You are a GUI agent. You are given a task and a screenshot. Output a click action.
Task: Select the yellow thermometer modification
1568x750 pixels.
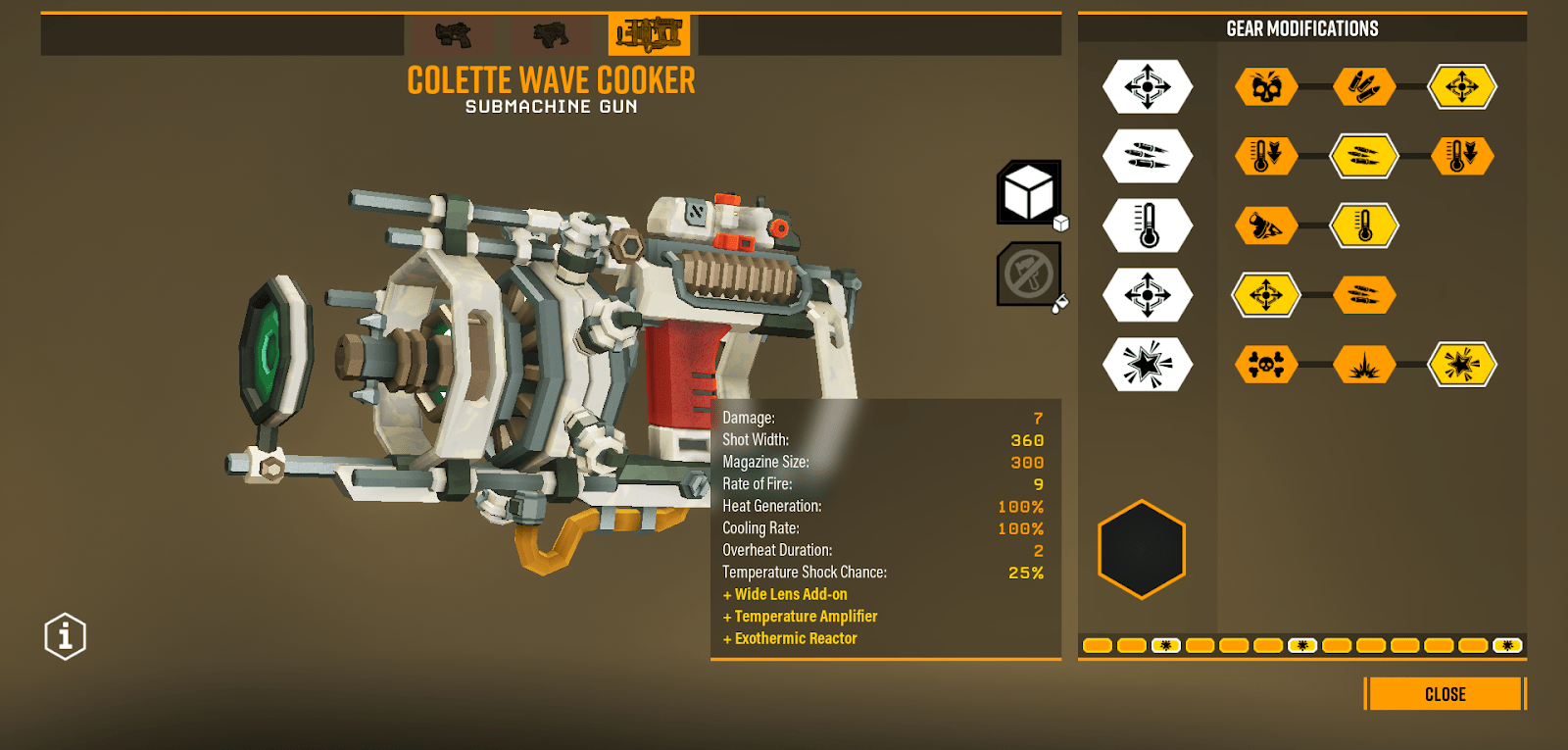1363,226
